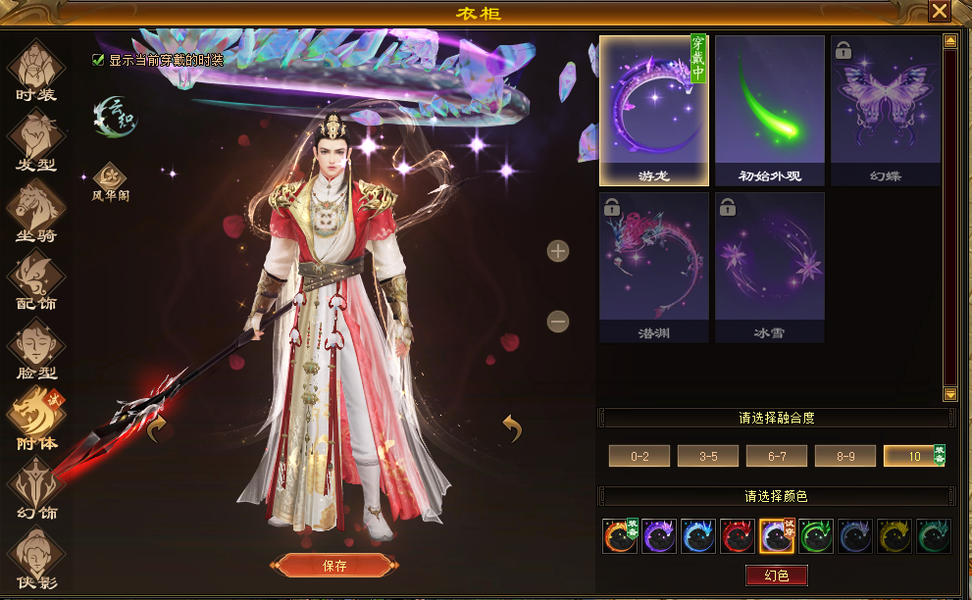Zoom in the character preview with plus
Image resolution: width=972 pixels, height=600 pixels.
558,251
